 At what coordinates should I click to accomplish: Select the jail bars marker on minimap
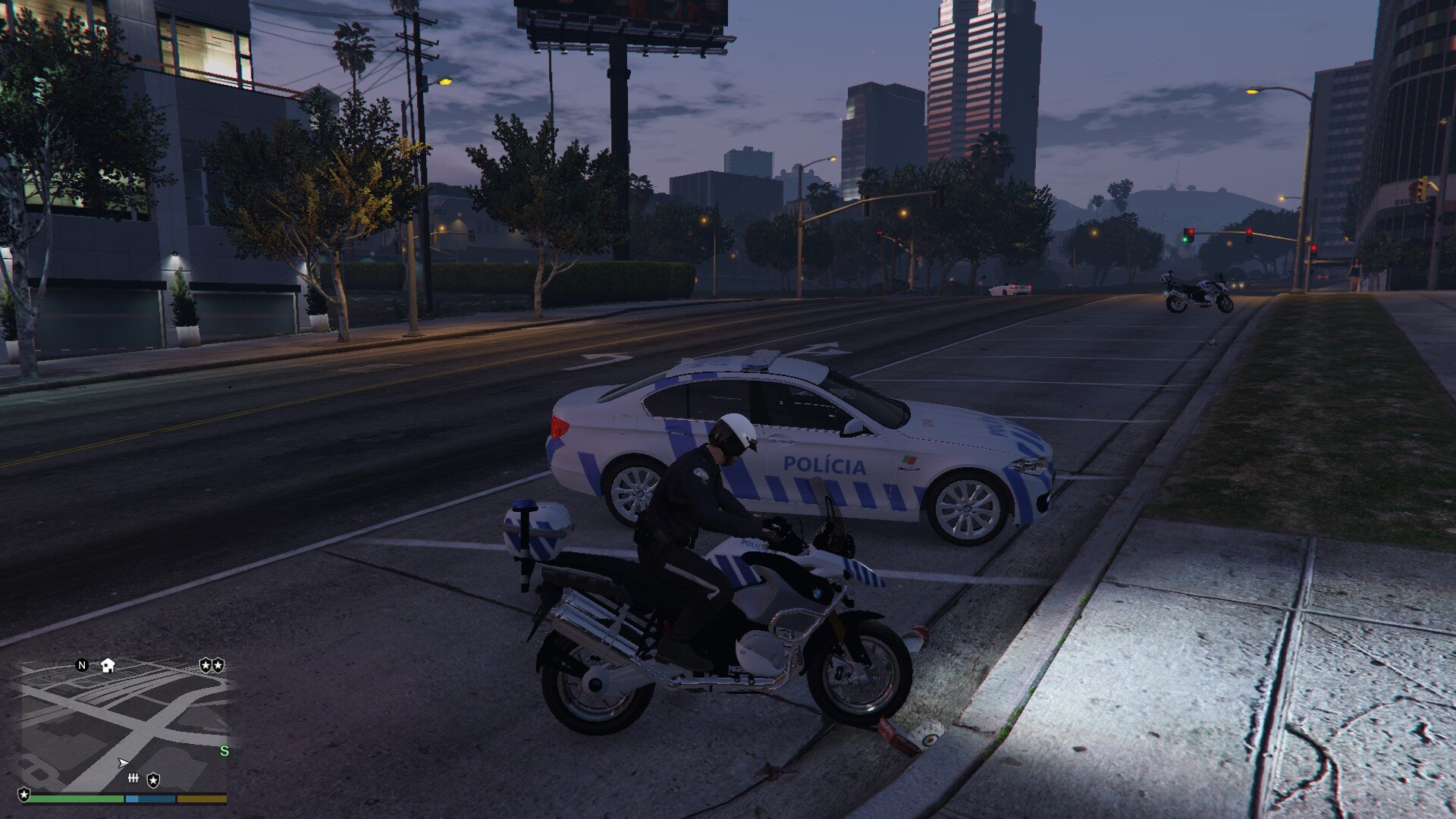pyautogui.click(x=133, y=778)
